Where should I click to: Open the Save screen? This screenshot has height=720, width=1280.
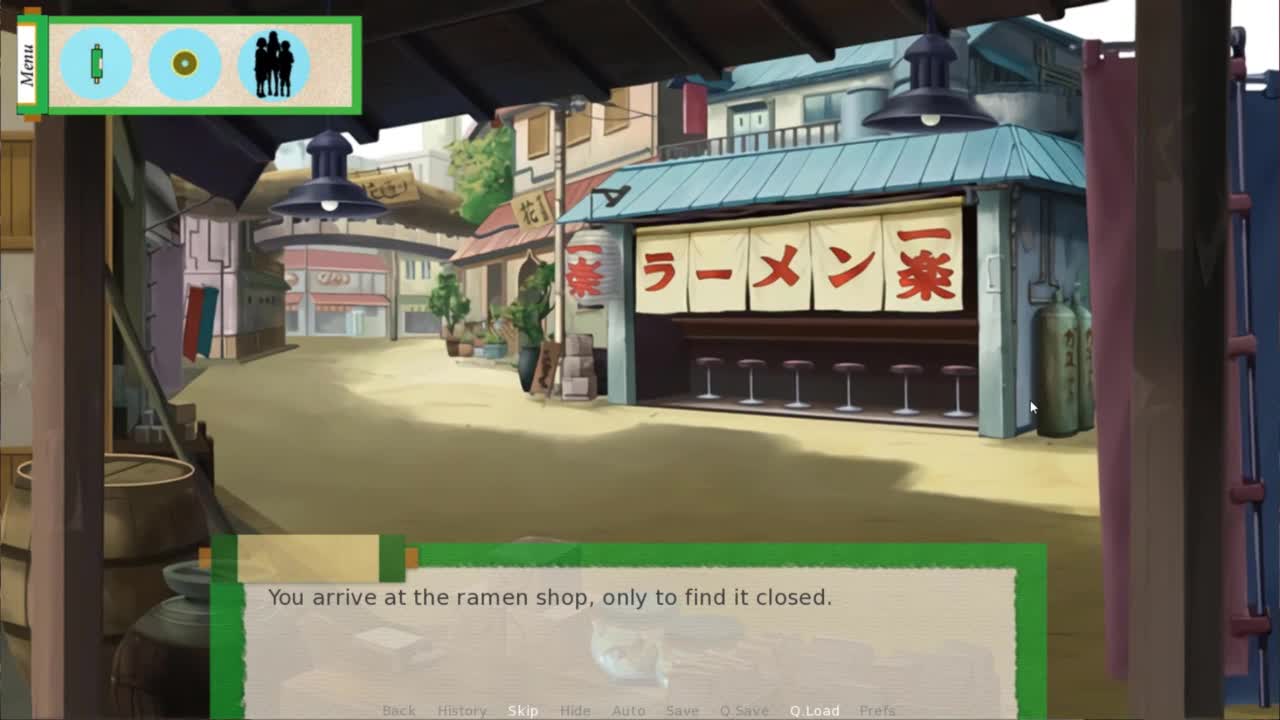pos(682,710)
